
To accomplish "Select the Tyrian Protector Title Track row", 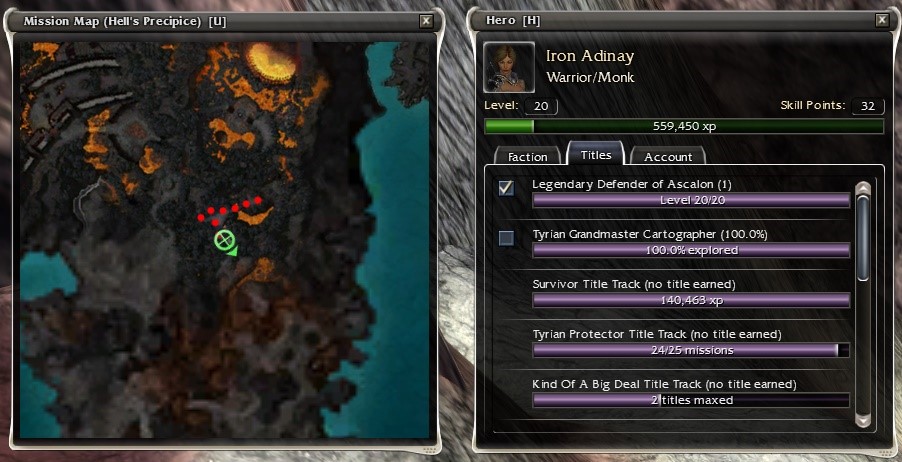I will click(x=690, y=342).
